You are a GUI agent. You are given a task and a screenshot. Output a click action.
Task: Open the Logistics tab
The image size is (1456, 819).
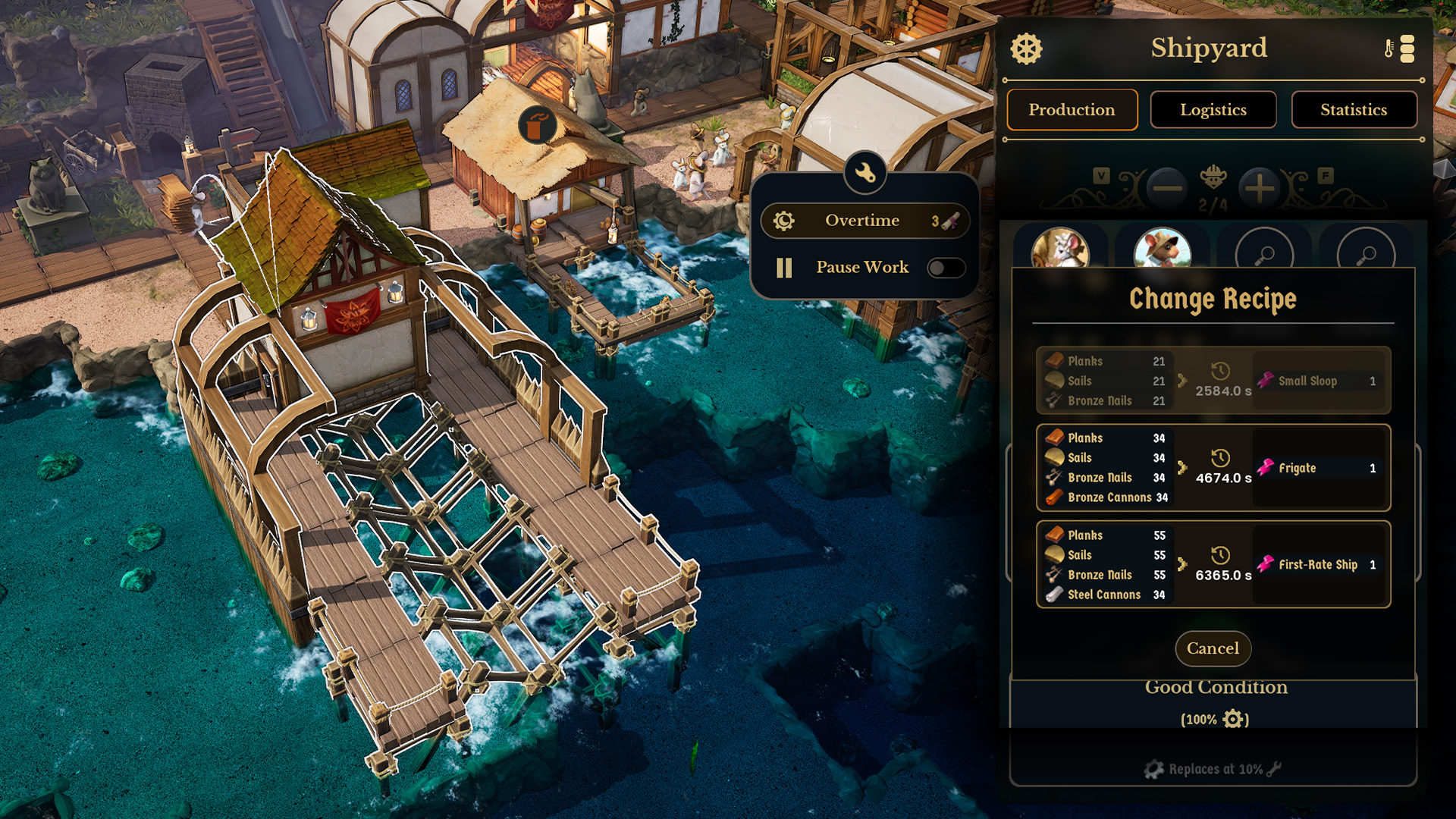click(x=1213, y=110)
